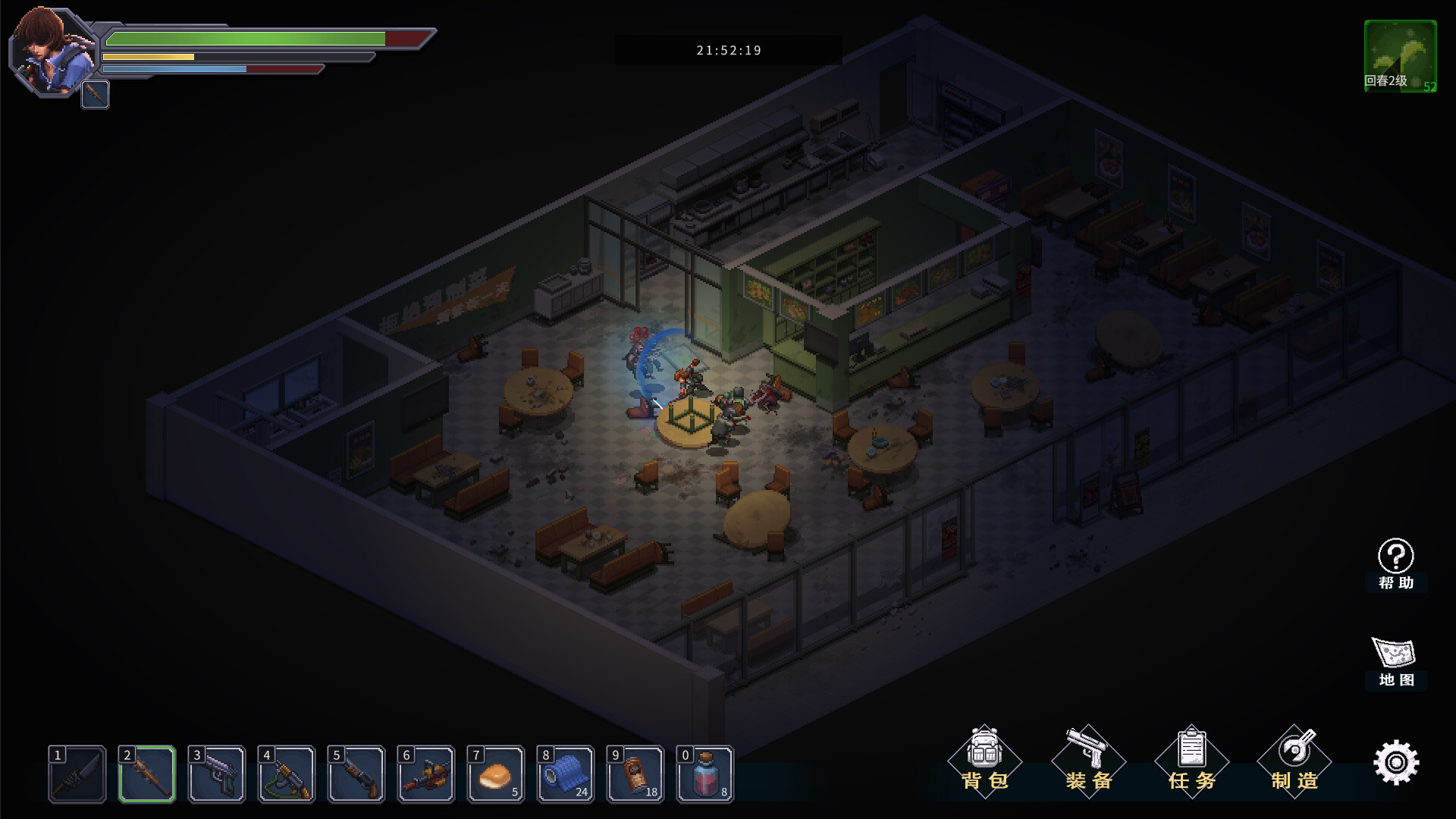The width and height of the screenshot is (1456, 819).
Task: Open settings with the gear icon
Action: coord(1396,762)
